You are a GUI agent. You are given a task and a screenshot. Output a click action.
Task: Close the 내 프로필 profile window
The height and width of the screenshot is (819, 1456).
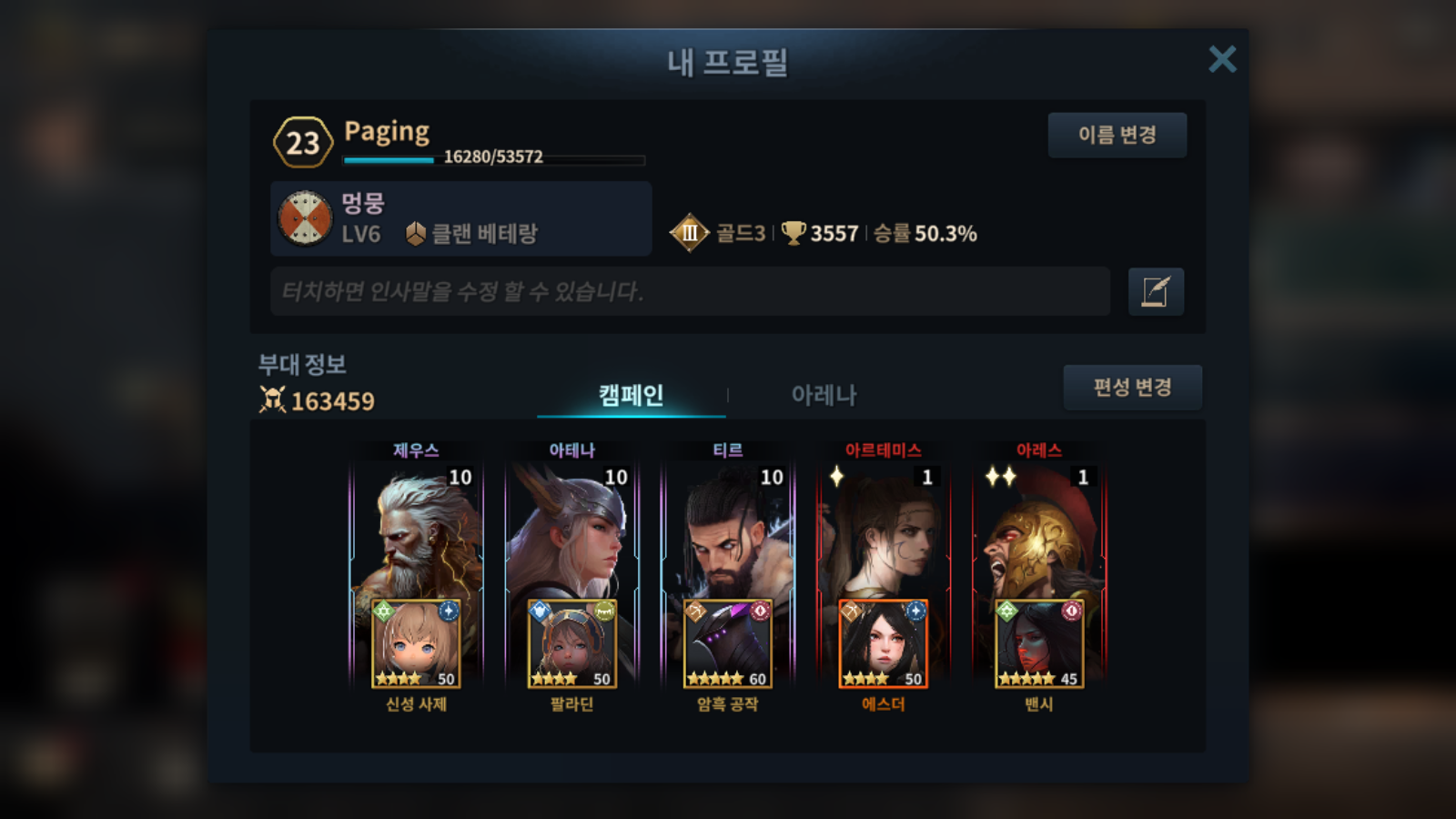1222,59
